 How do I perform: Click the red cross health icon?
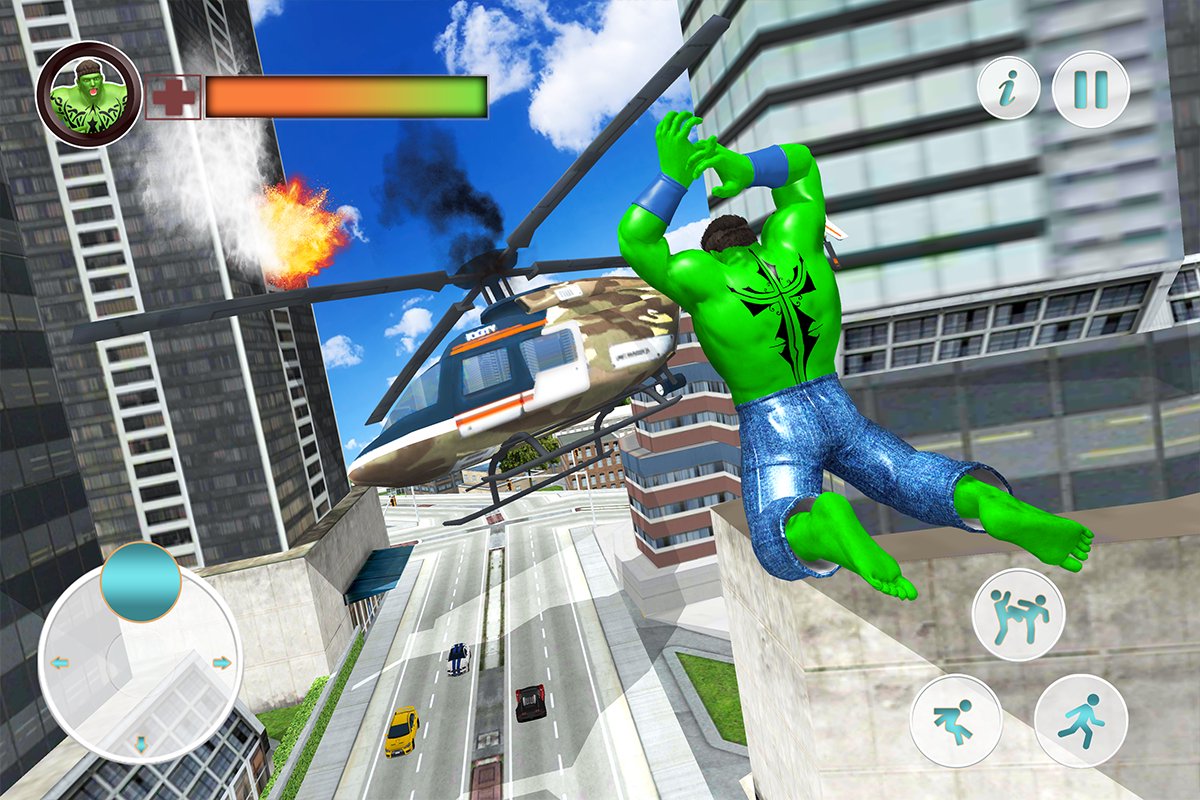(x=173, y=97)
